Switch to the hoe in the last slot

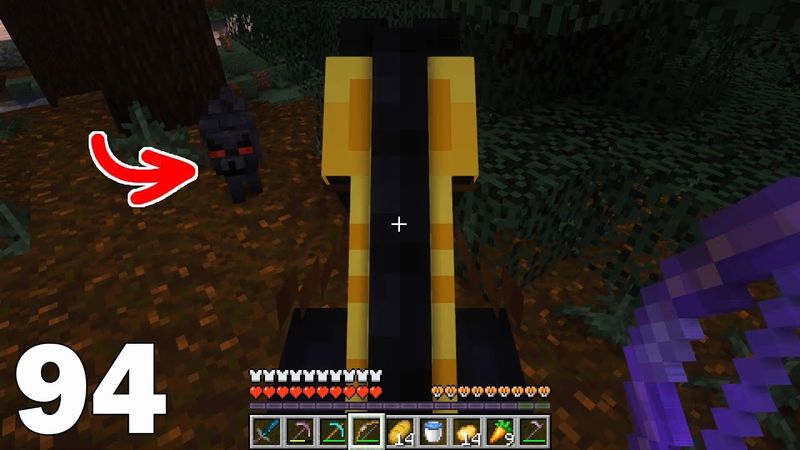click(535, 431)
